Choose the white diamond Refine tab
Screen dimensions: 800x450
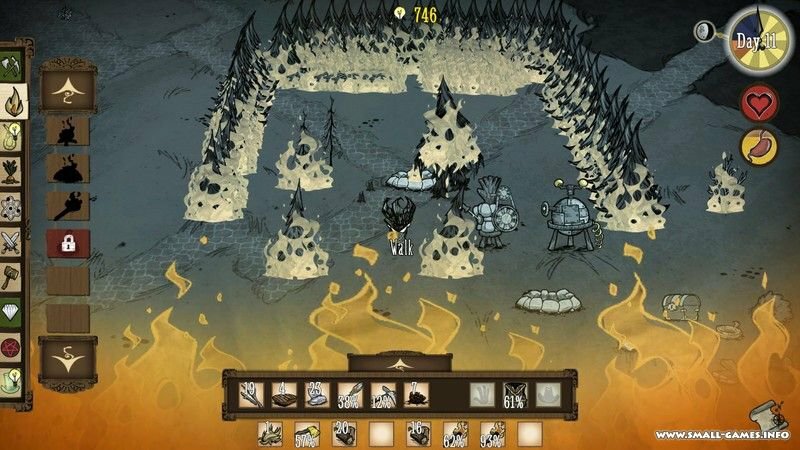point(12,310)
